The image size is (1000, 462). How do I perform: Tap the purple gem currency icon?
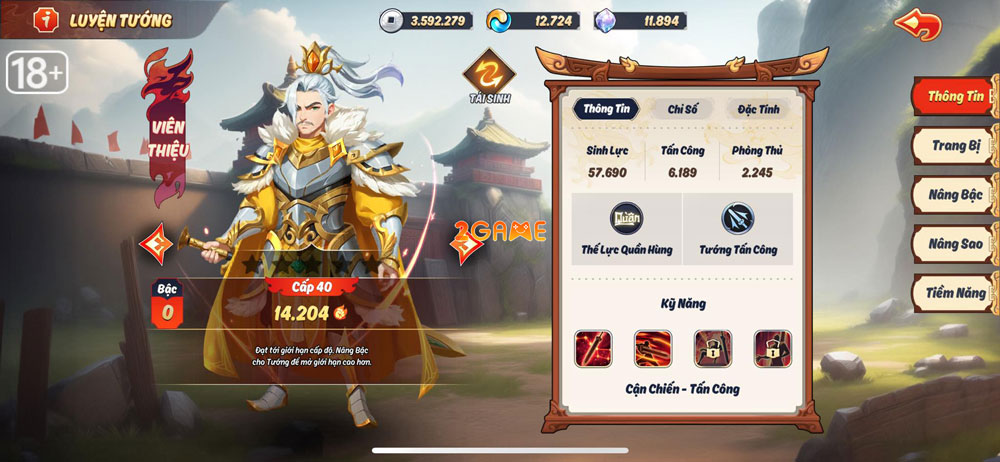[x=606, y=20]
